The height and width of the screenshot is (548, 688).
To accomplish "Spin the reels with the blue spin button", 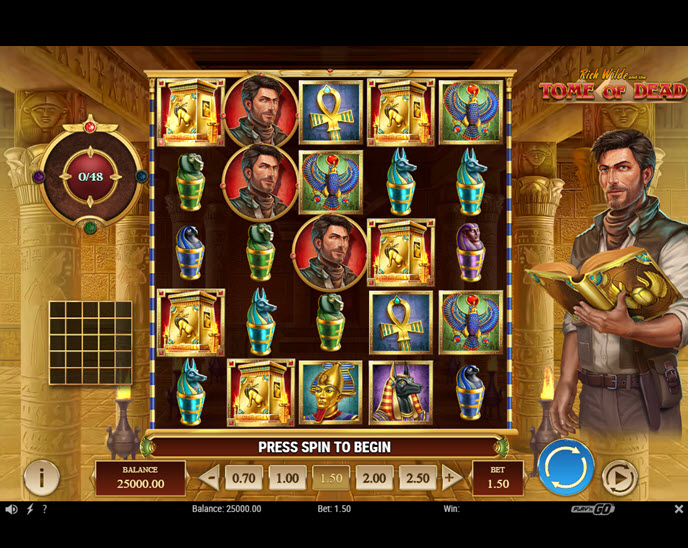I will click(x=566, y=468).
